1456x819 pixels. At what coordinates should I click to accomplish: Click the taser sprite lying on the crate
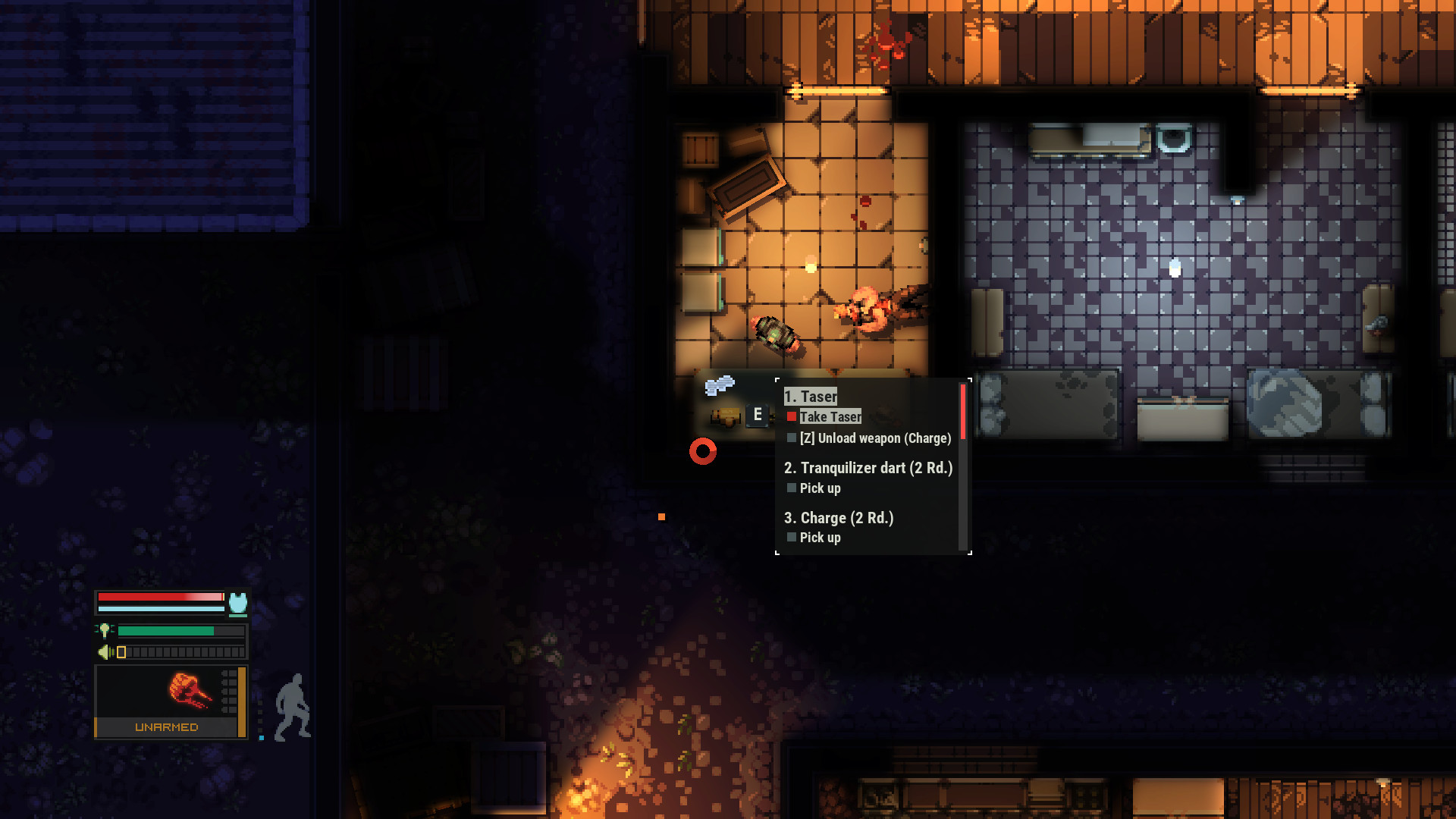click(724, 417)
